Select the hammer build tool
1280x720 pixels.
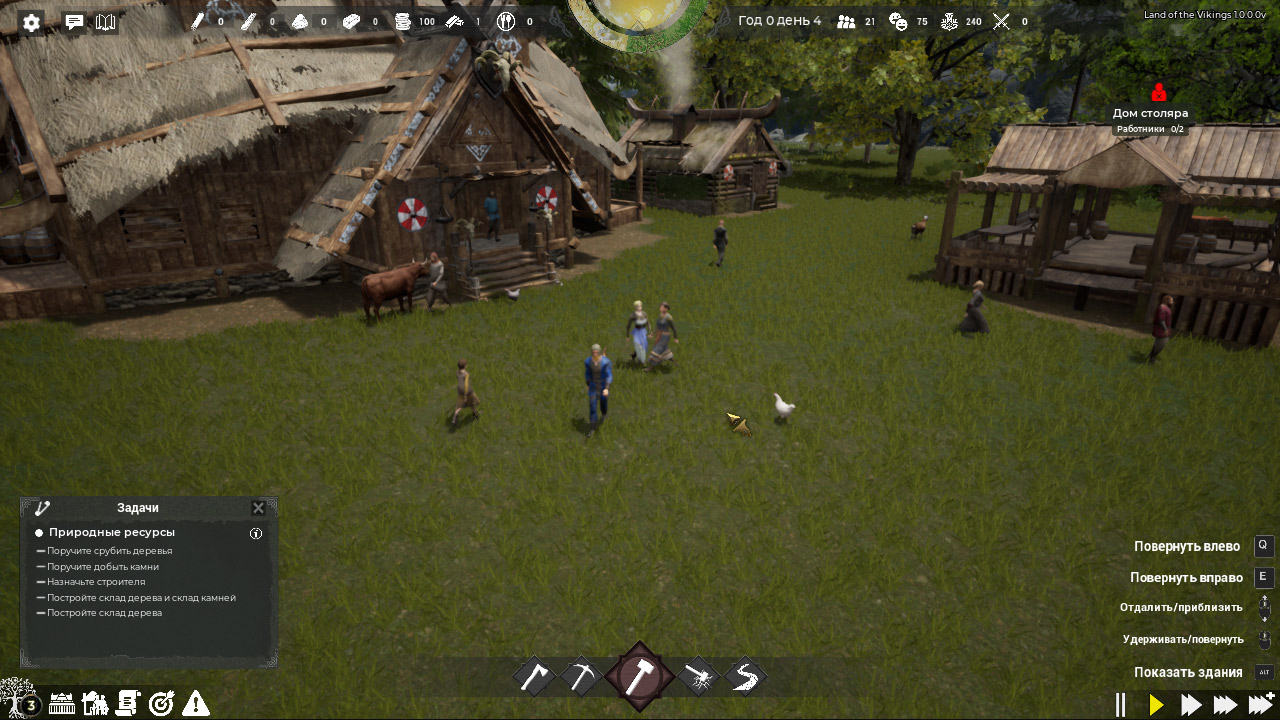pos(639,677)
